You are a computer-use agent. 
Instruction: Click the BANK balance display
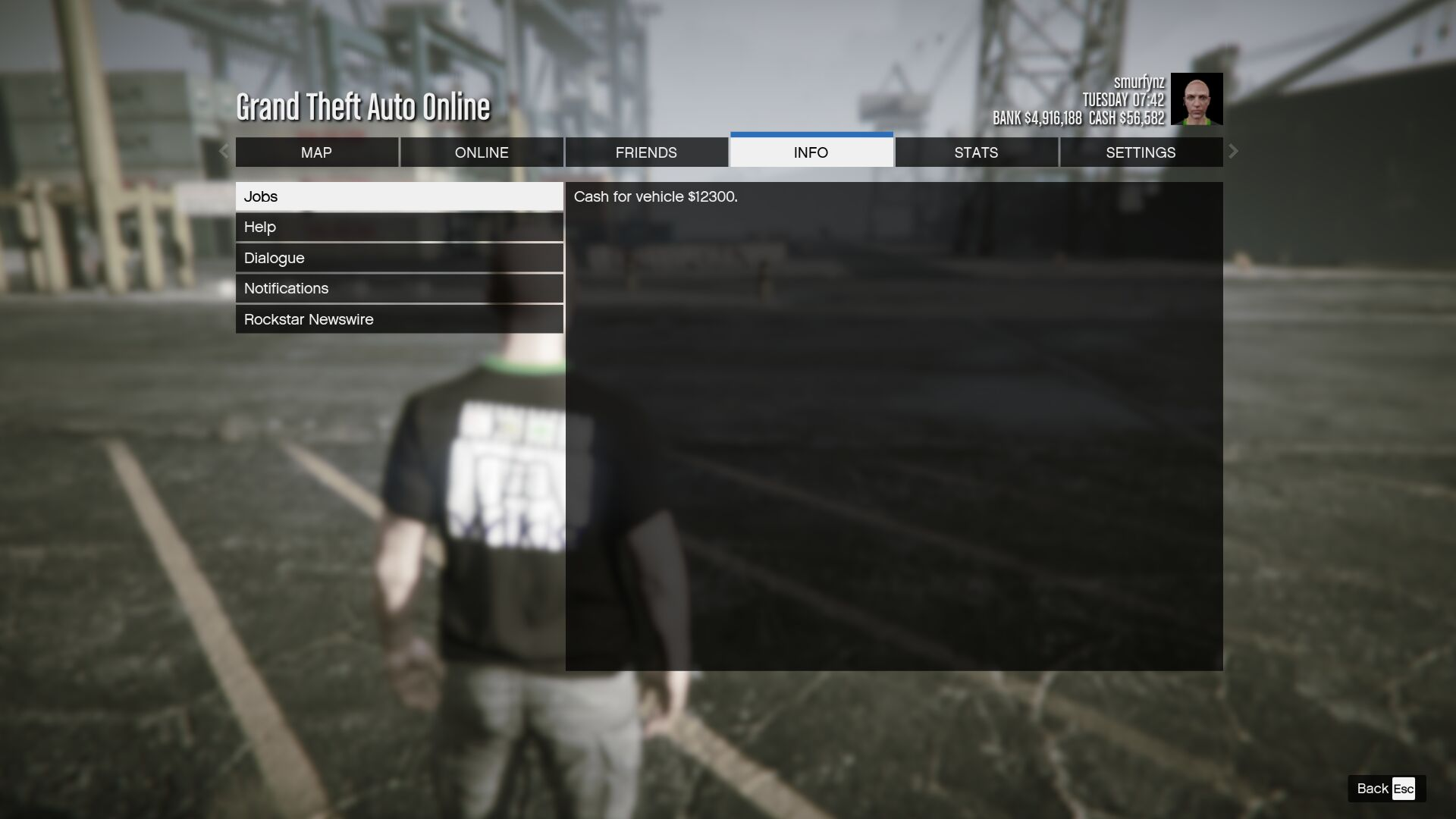1039,118
